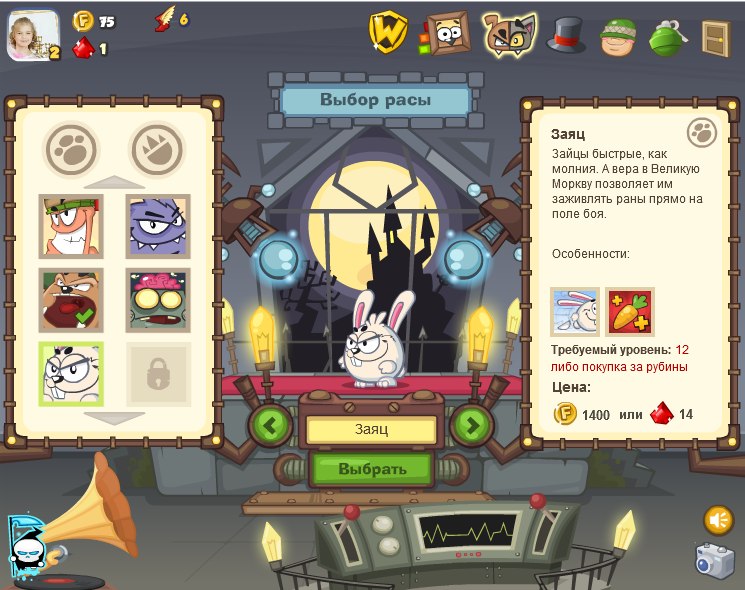The image size is (745, 590).
Task: Open the player avatar profile
Action: (x=33, y=35)
